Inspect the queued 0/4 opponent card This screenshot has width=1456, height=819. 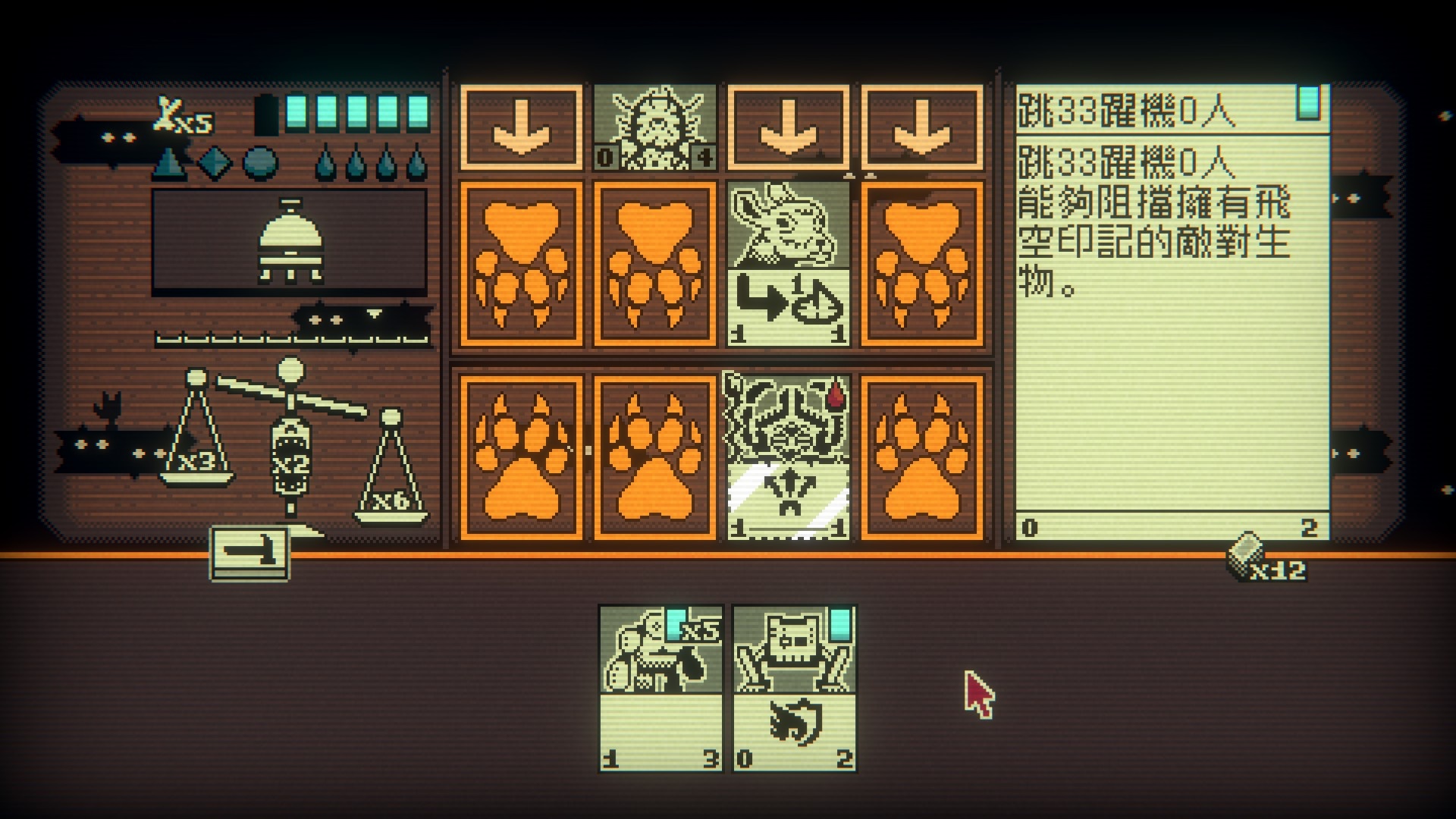pyautogui.click(x=654, y=127)
